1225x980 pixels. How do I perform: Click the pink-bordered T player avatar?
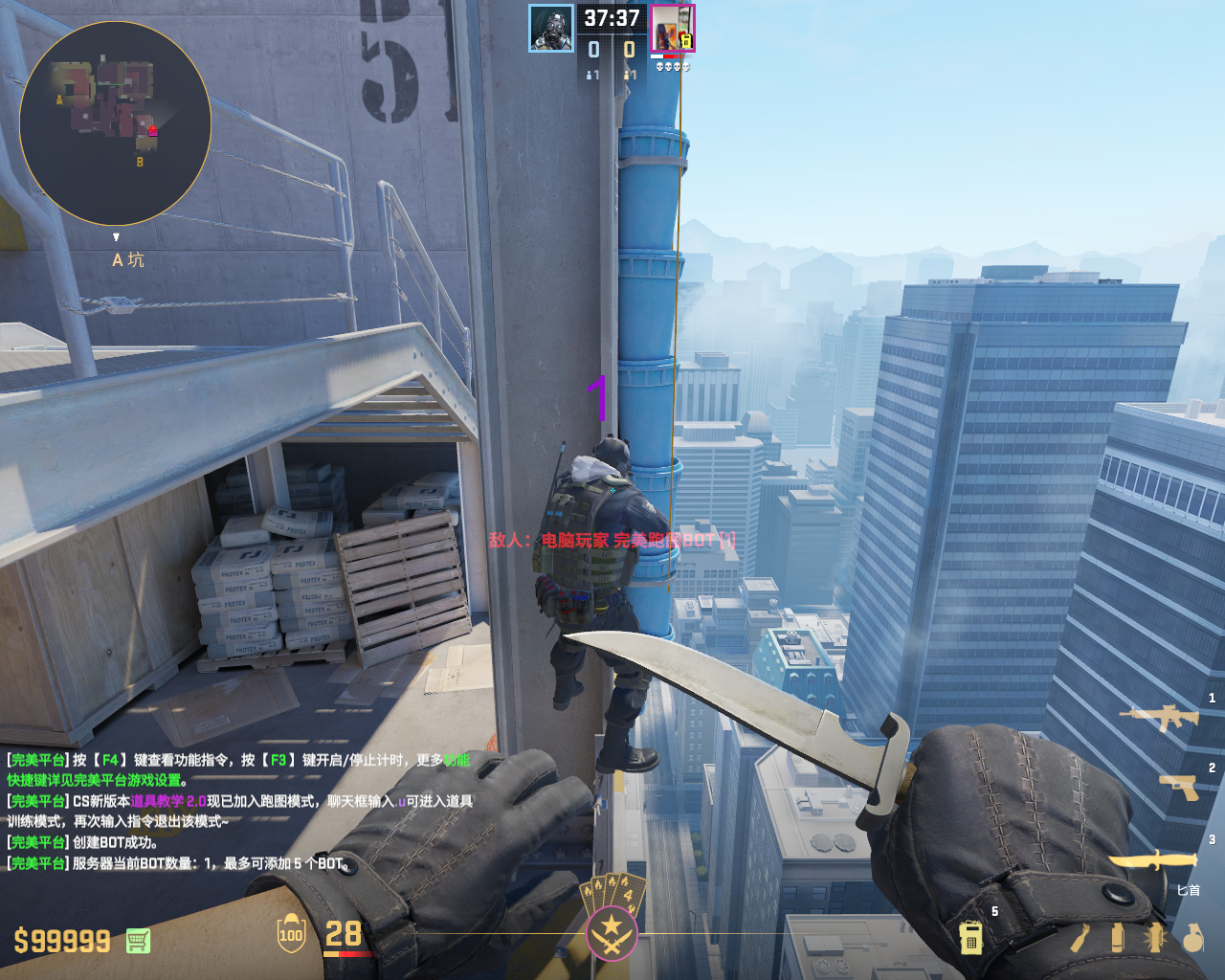[x=673, y=28]
